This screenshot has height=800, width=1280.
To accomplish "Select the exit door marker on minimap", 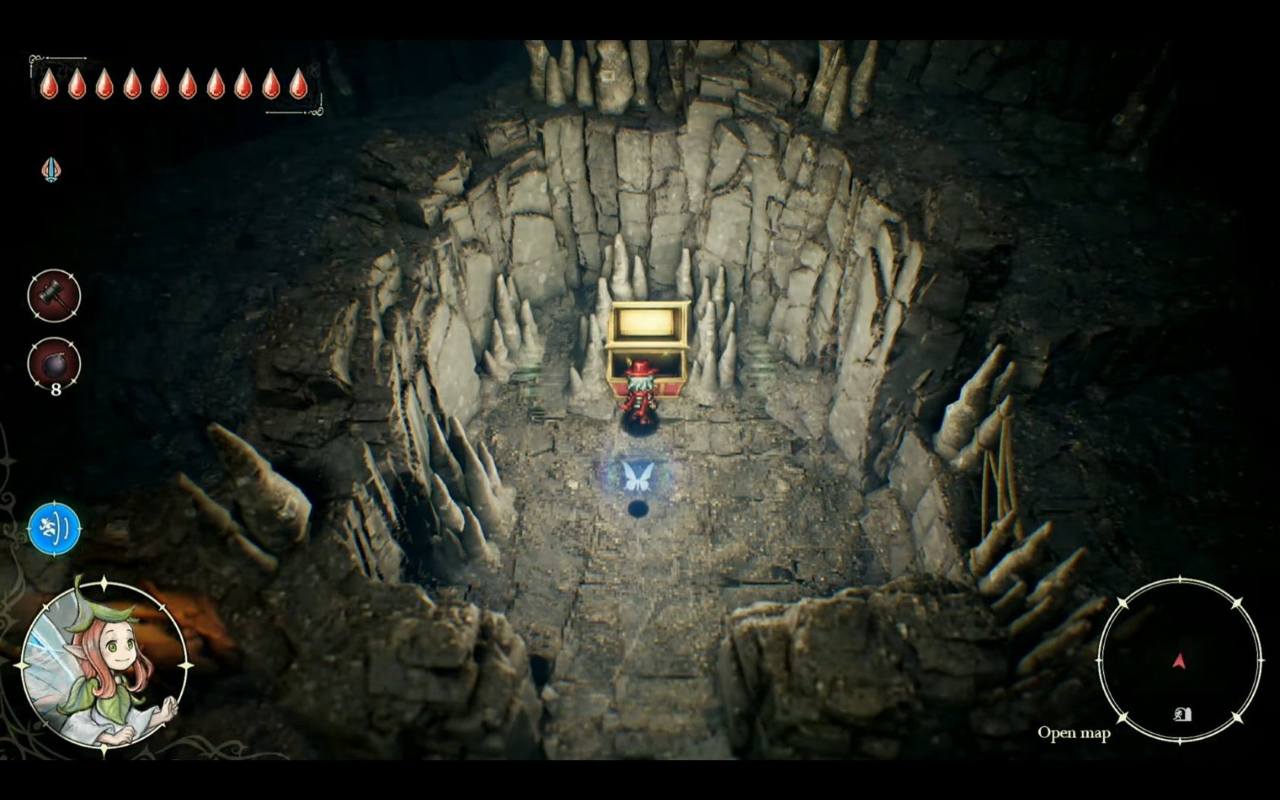I will point(1183,714).
